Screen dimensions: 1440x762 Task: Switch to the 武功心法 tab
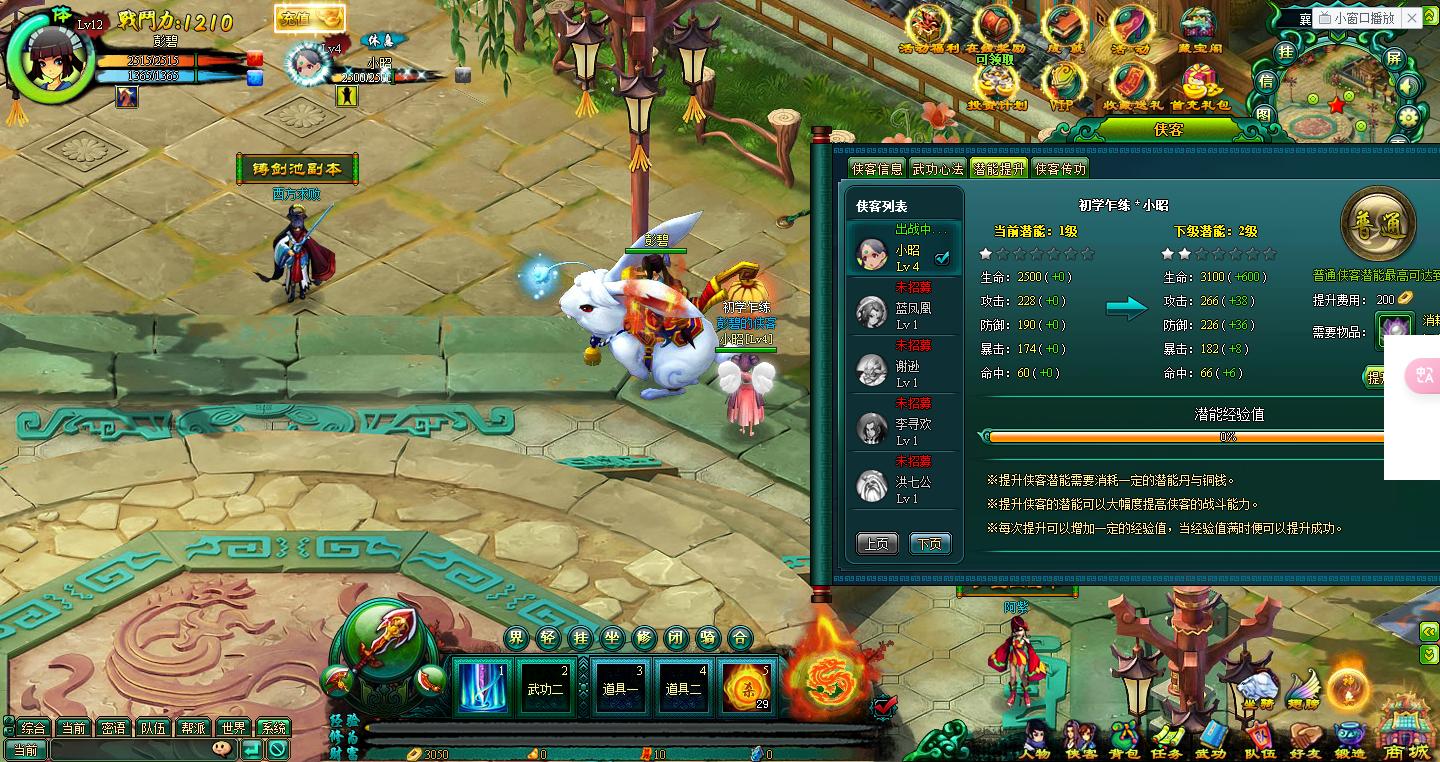pyautogui.click(x=937, y=169)
